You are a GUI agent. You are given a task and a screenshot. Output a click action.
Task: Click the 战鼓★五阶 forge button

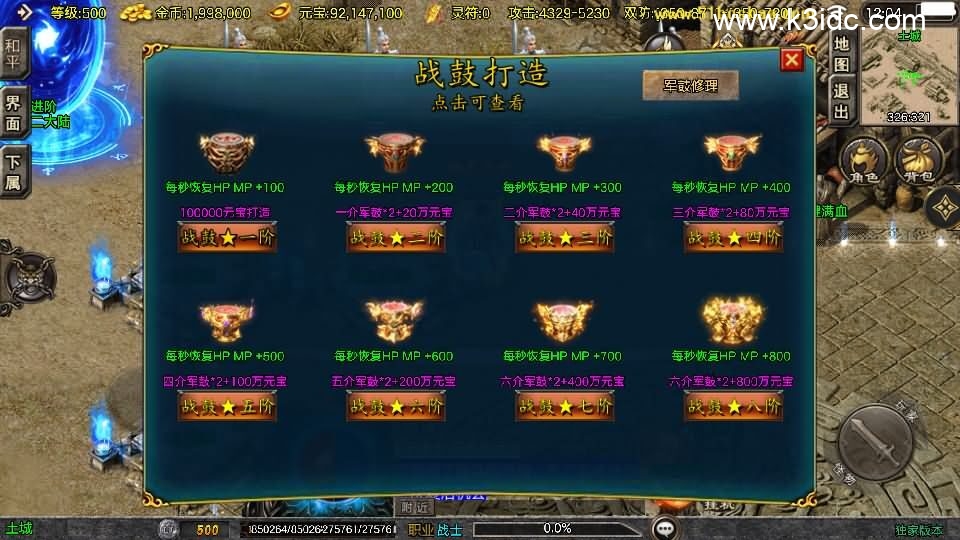pyautogui.click(x=227, y=406)
